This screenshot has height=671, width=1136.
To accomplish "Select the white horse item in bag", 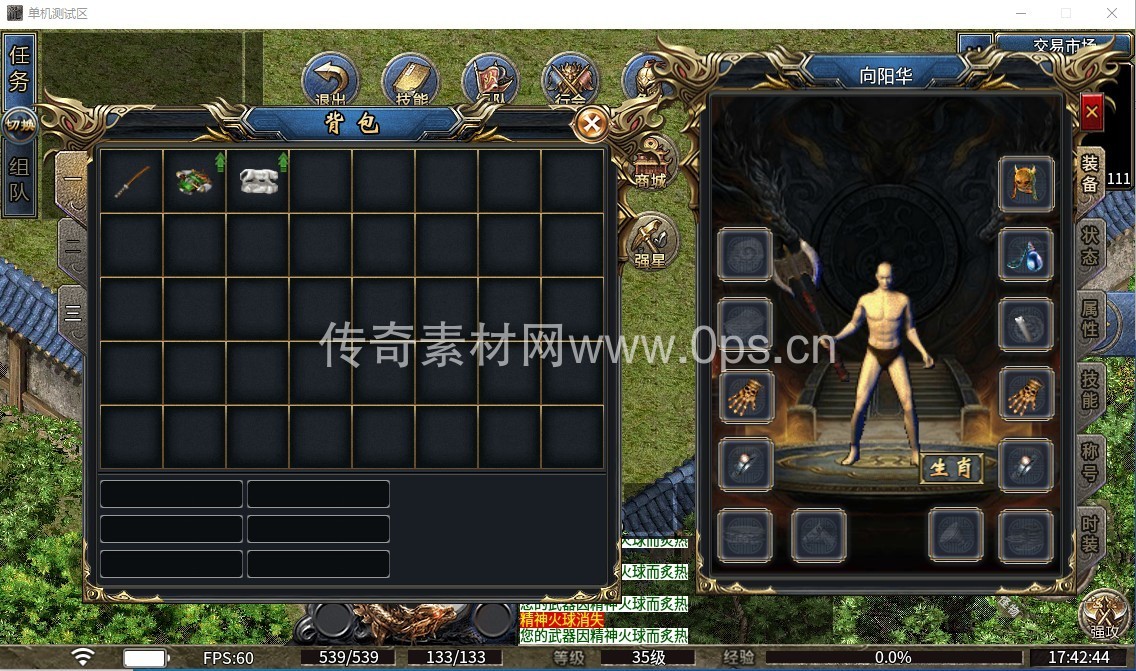I will [x=258, y=181].
